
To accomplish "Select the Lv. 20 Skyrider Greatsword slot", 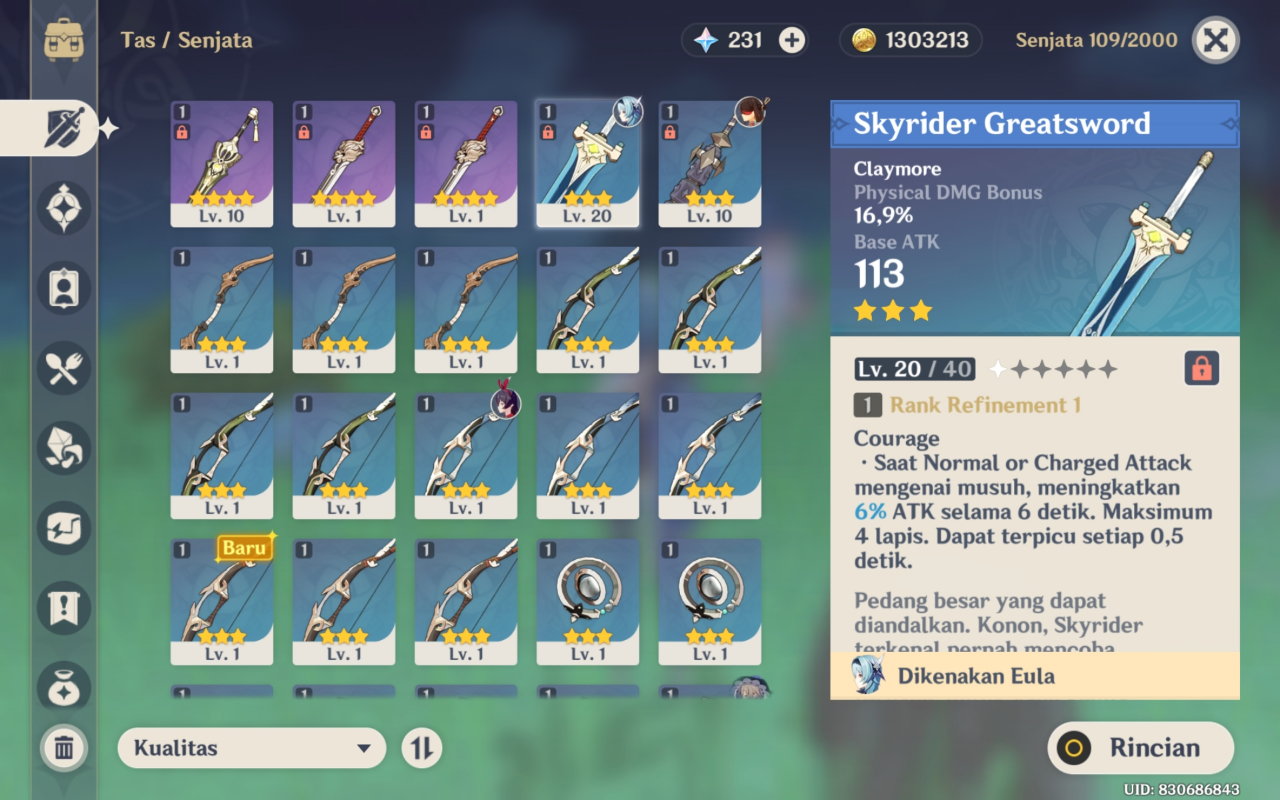I will tap(588, 163).
